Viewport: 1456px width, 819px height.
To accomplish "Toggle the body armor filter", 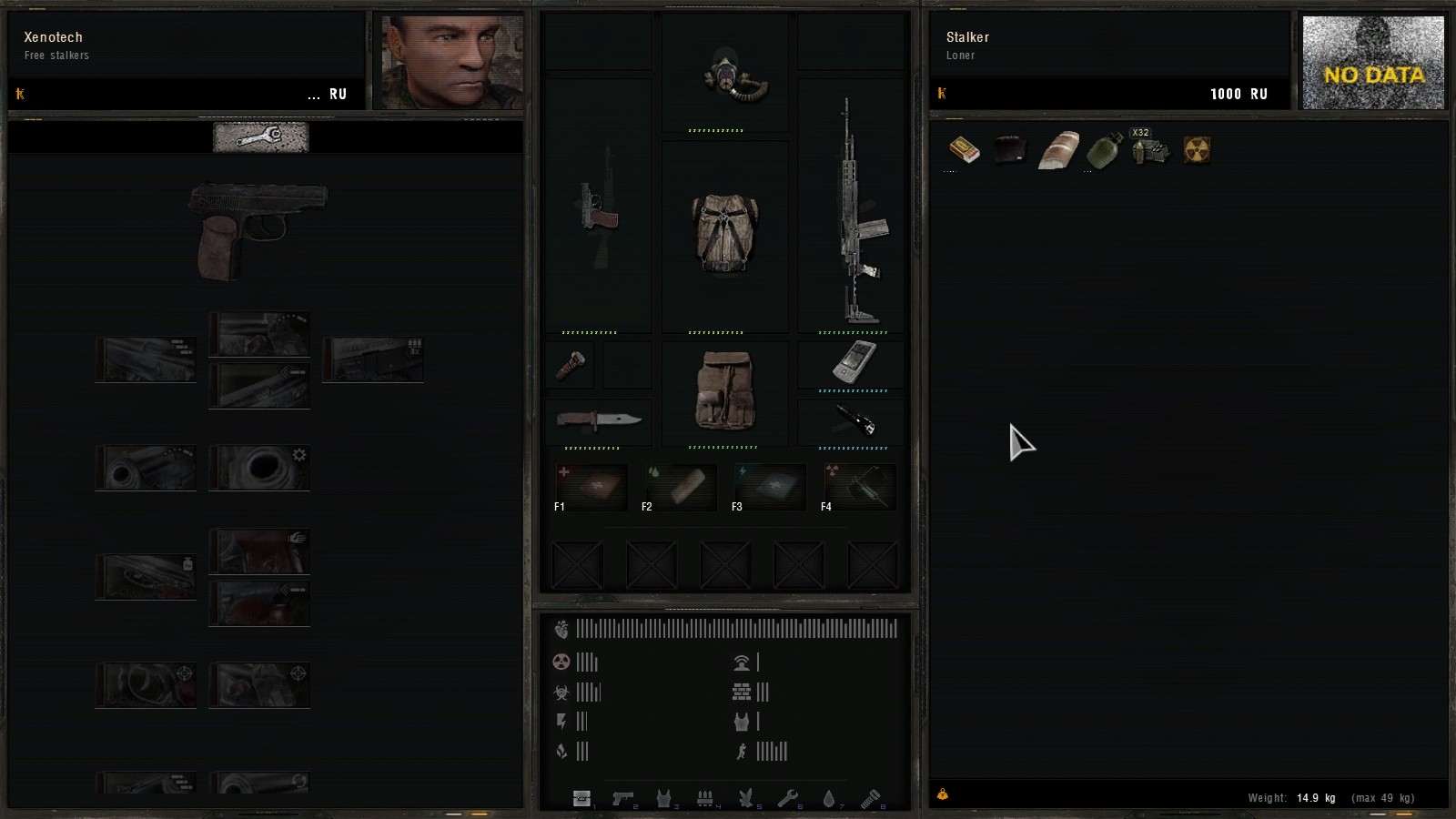I will tap(665, 798).
